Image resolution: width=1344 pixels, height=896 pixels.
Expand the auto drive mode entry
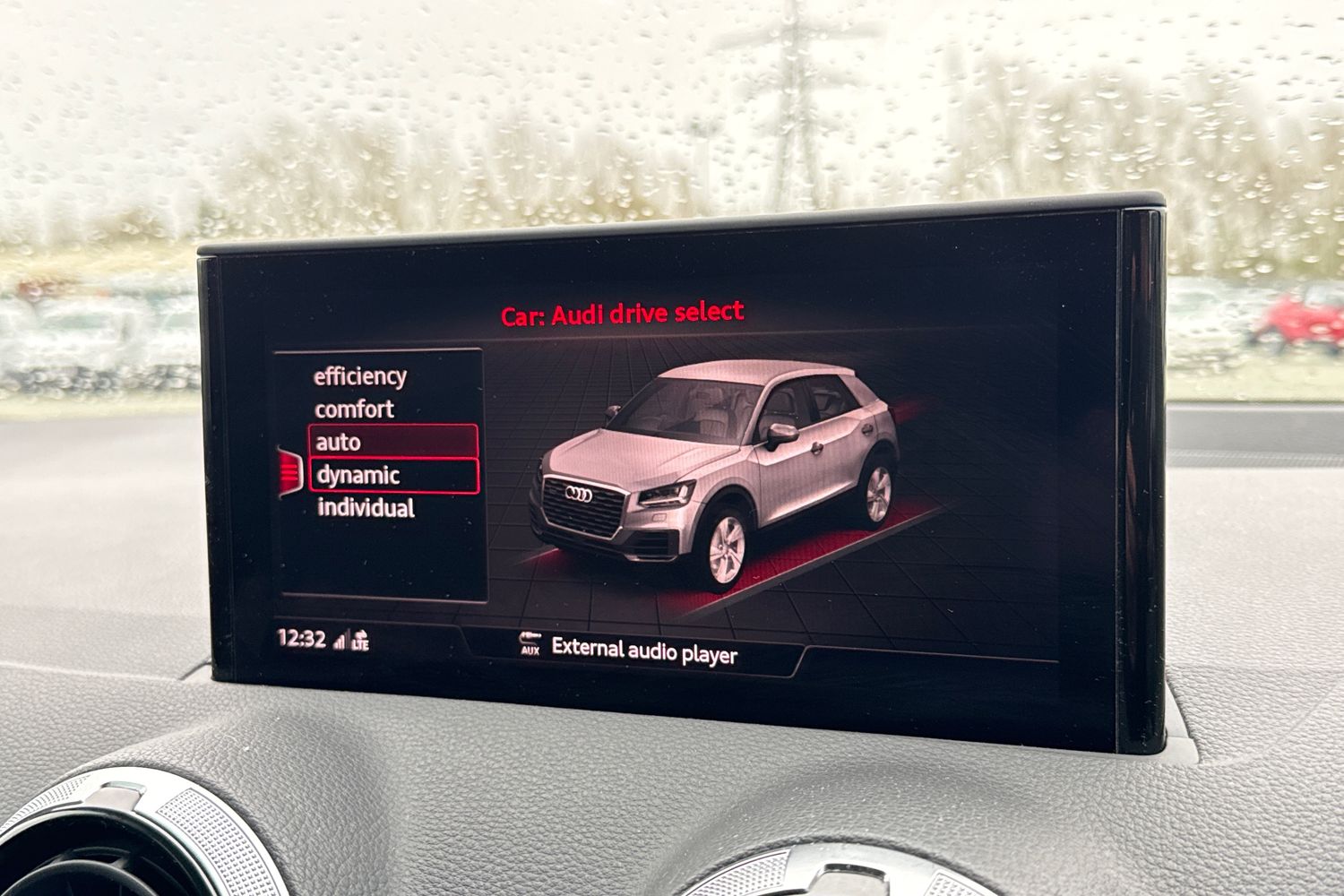coord(338,442)
